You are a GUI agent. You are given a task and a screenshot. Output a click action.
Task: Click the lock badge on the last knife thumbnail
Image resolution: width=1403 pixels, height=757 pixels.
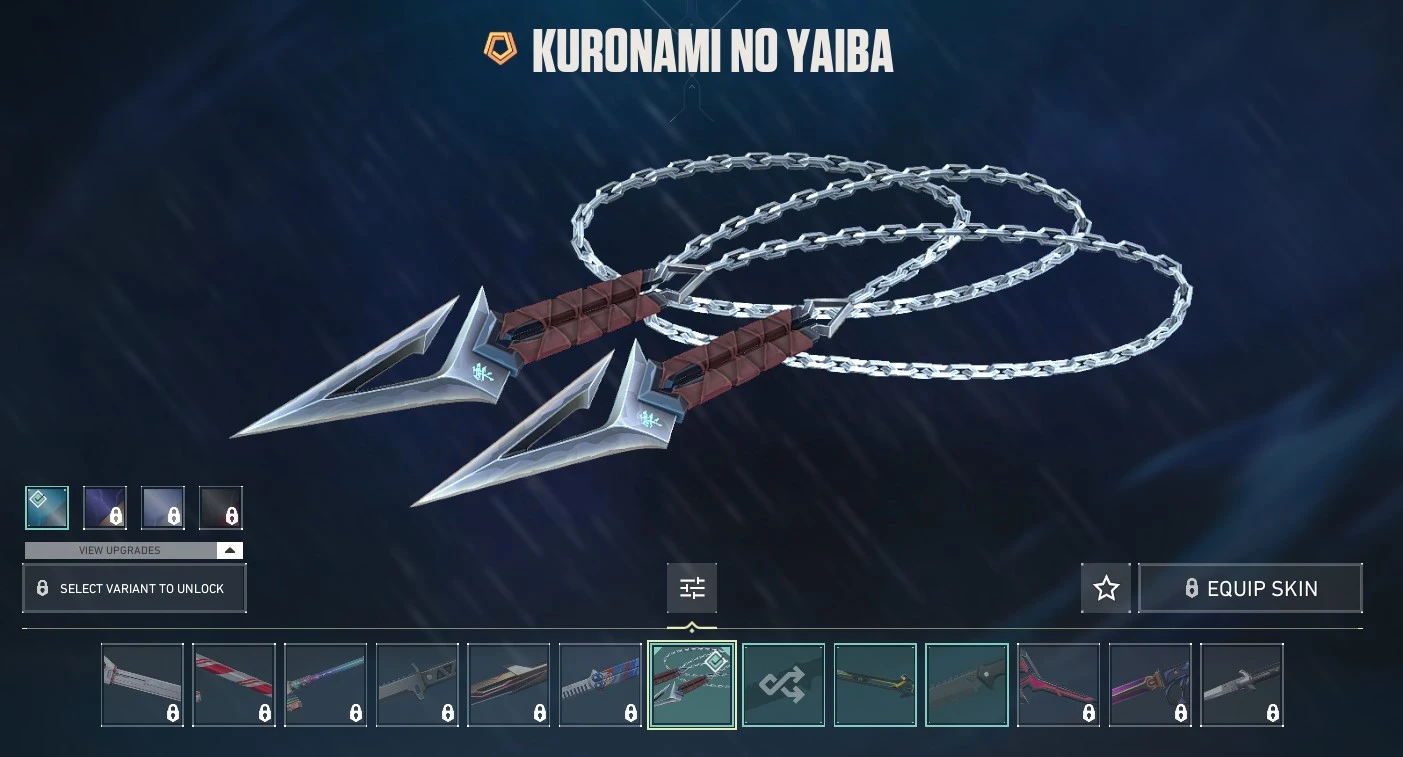[1272, 713]
